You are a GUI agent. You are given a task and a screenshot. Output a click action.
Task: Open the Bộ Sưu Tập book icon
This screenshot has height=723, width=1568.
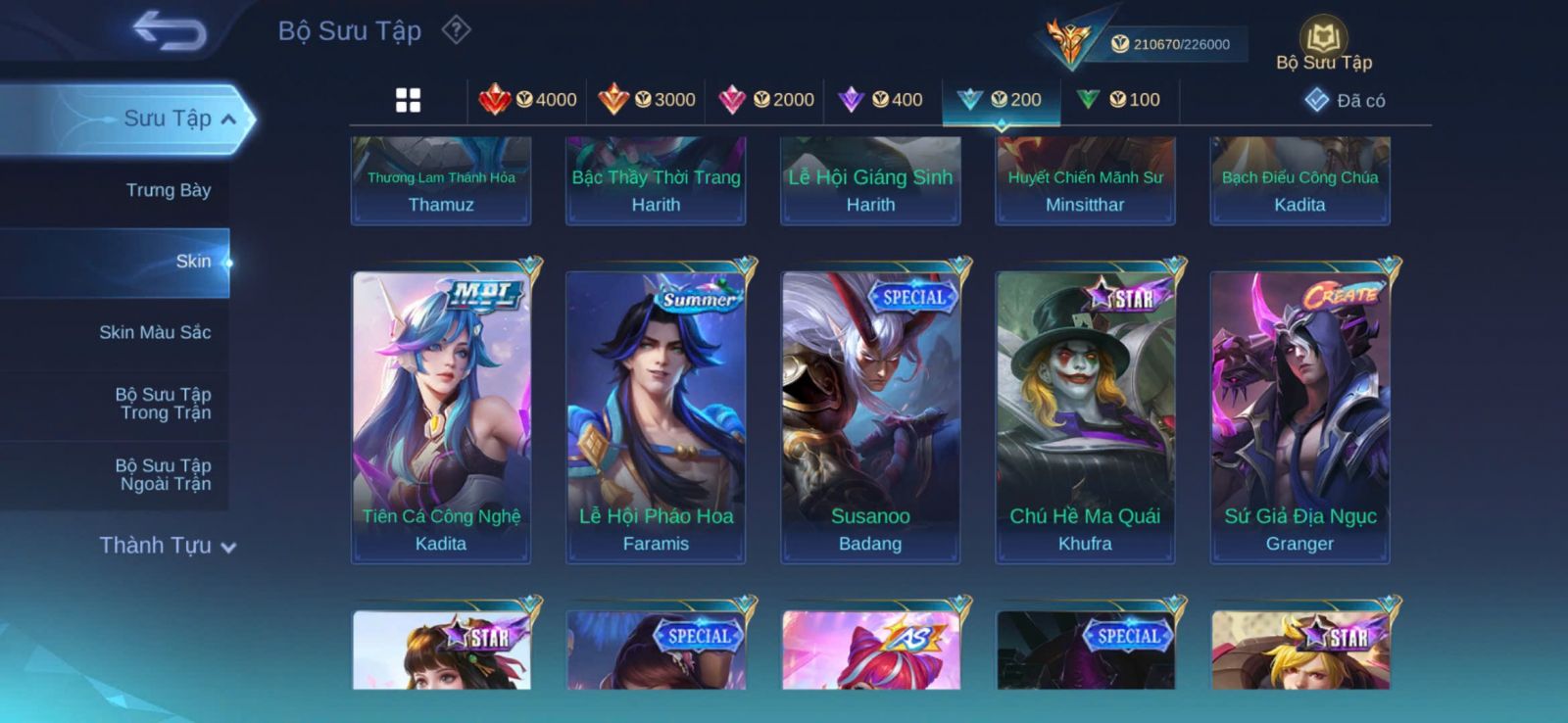click(x=1323, y=40)
